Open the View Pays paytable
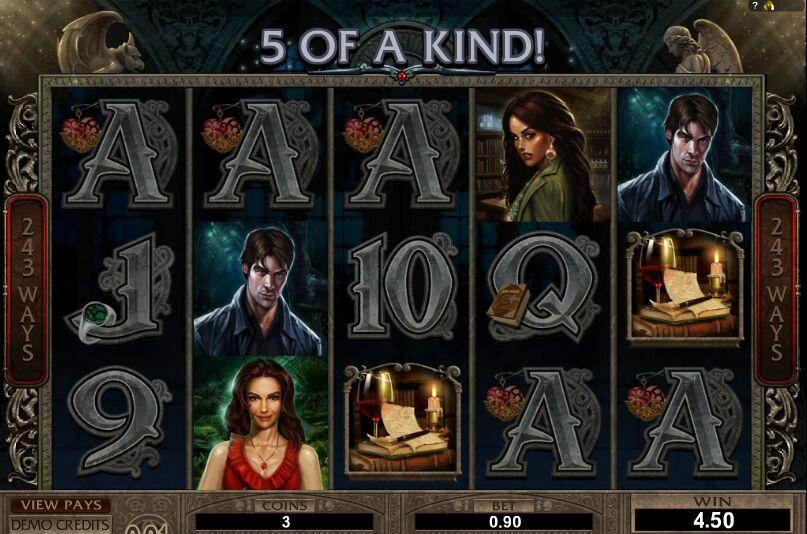This screenshot has height=534, width=807. point(60,506)
